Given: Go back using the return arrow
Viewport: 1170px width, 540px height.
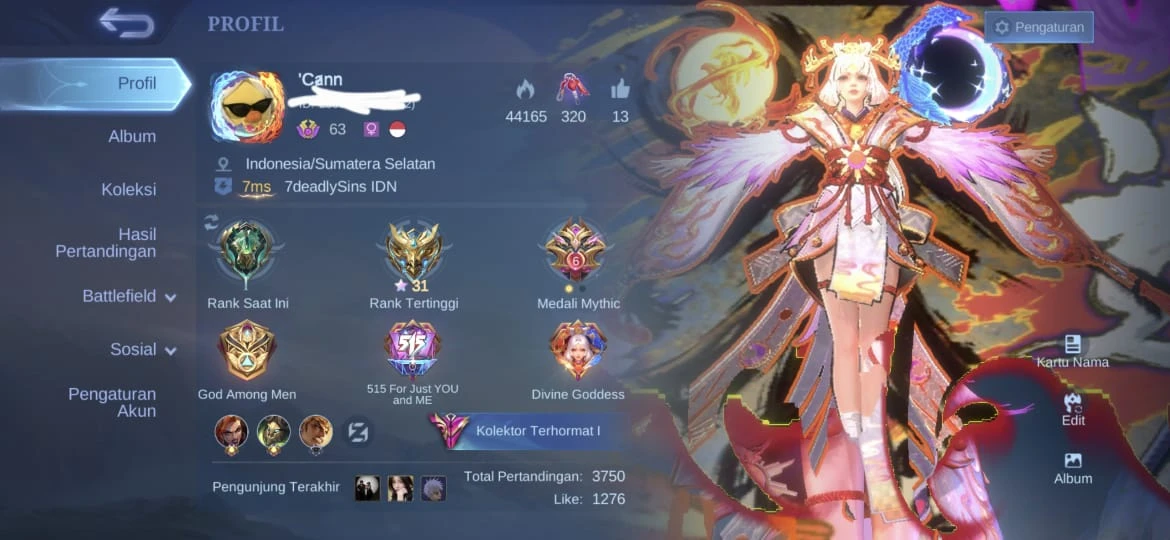Looking at the screenshot, I should pyautogui.click(x=126, y=22).
